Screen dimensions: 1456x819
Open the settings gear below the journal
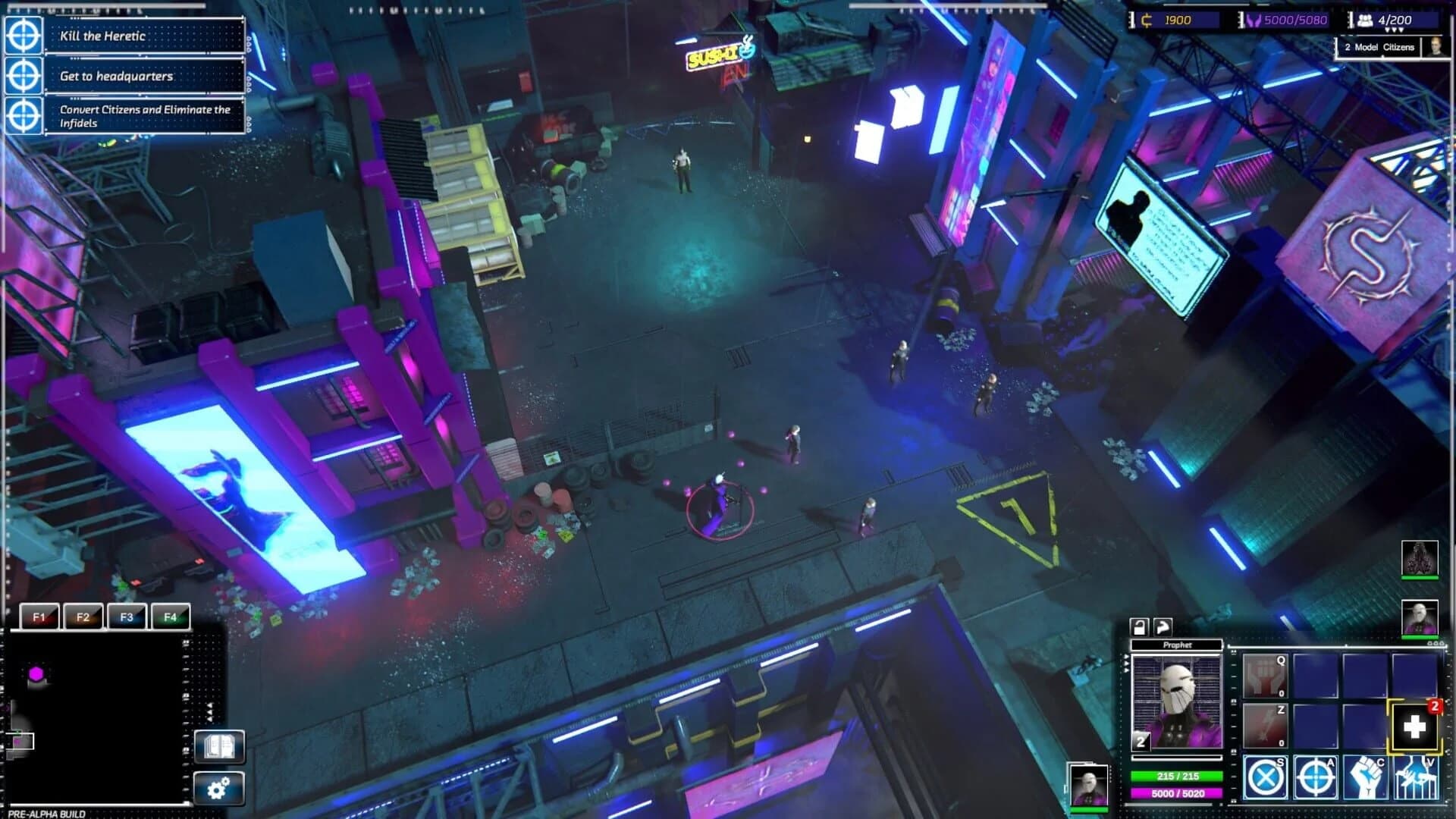[218, 789]
